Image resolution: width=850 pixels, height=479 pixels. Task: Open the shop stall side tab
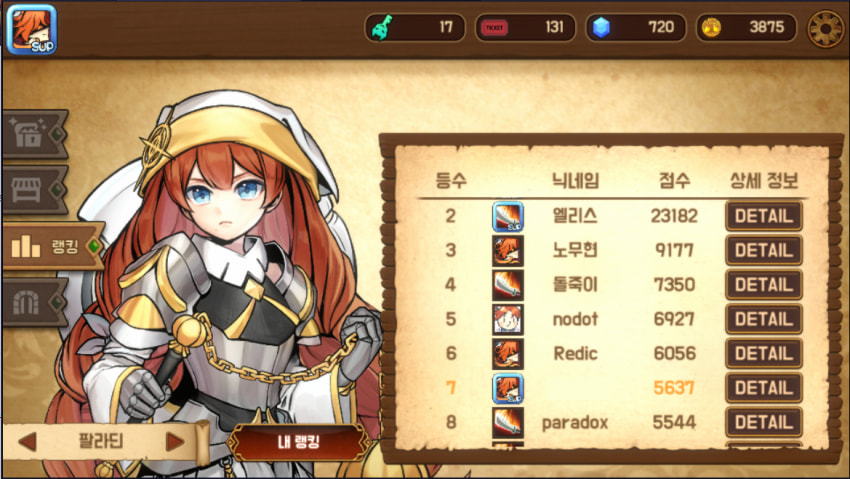(x=34, y=190)
